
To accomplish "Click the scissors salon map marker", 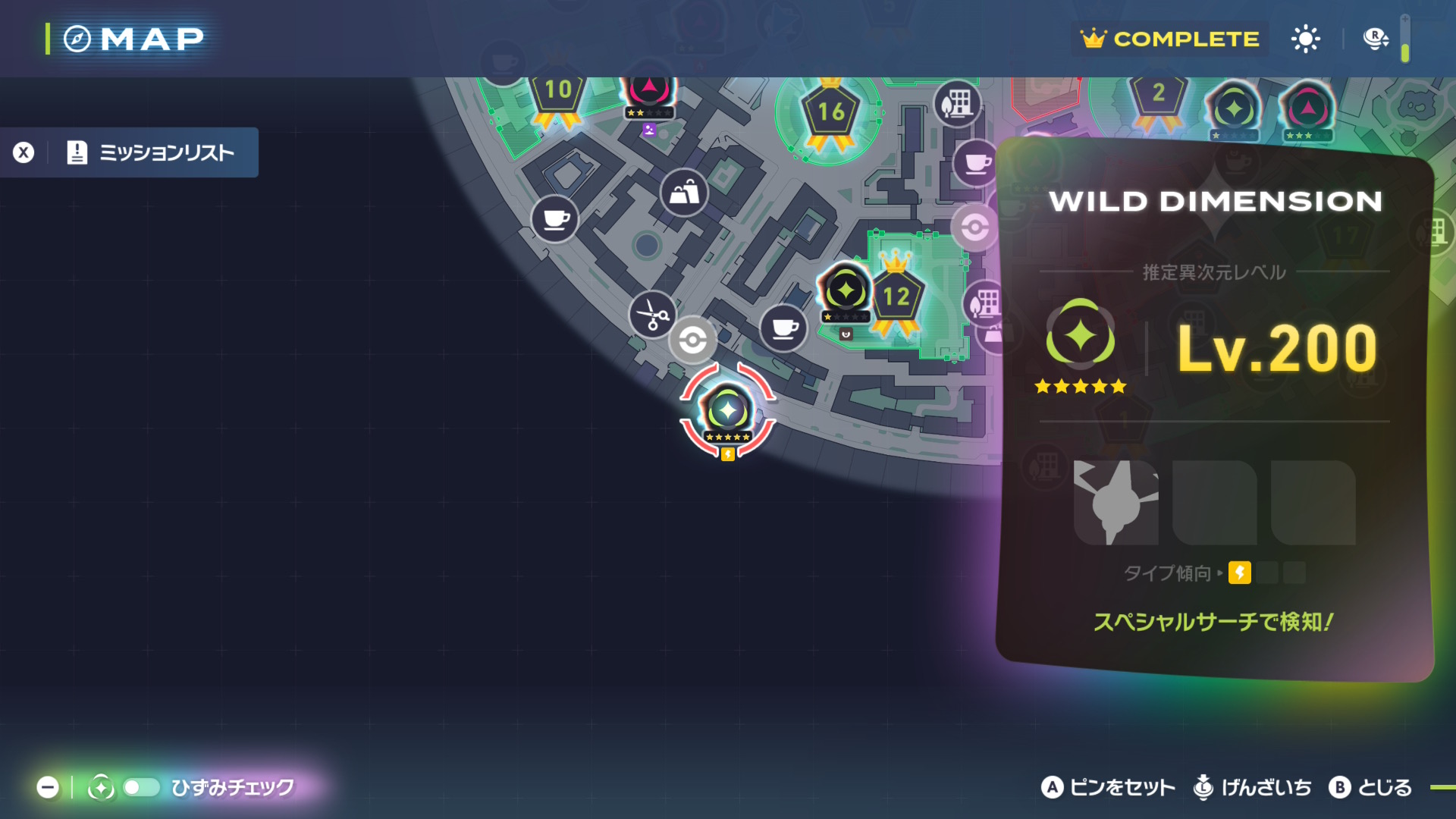I will click(652, 314).
